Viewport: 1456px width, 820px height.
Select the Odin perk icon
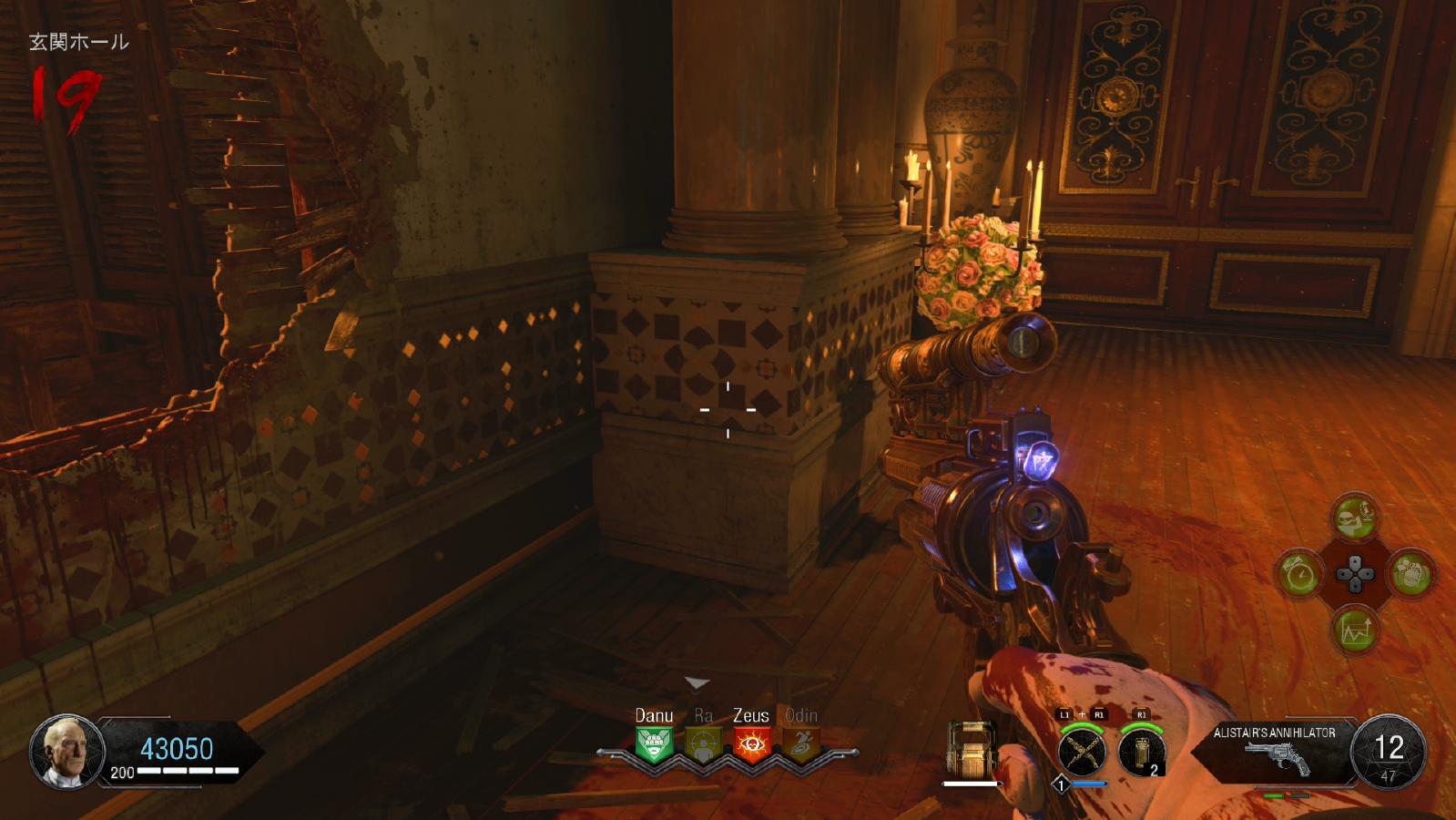tap(801, 745)
